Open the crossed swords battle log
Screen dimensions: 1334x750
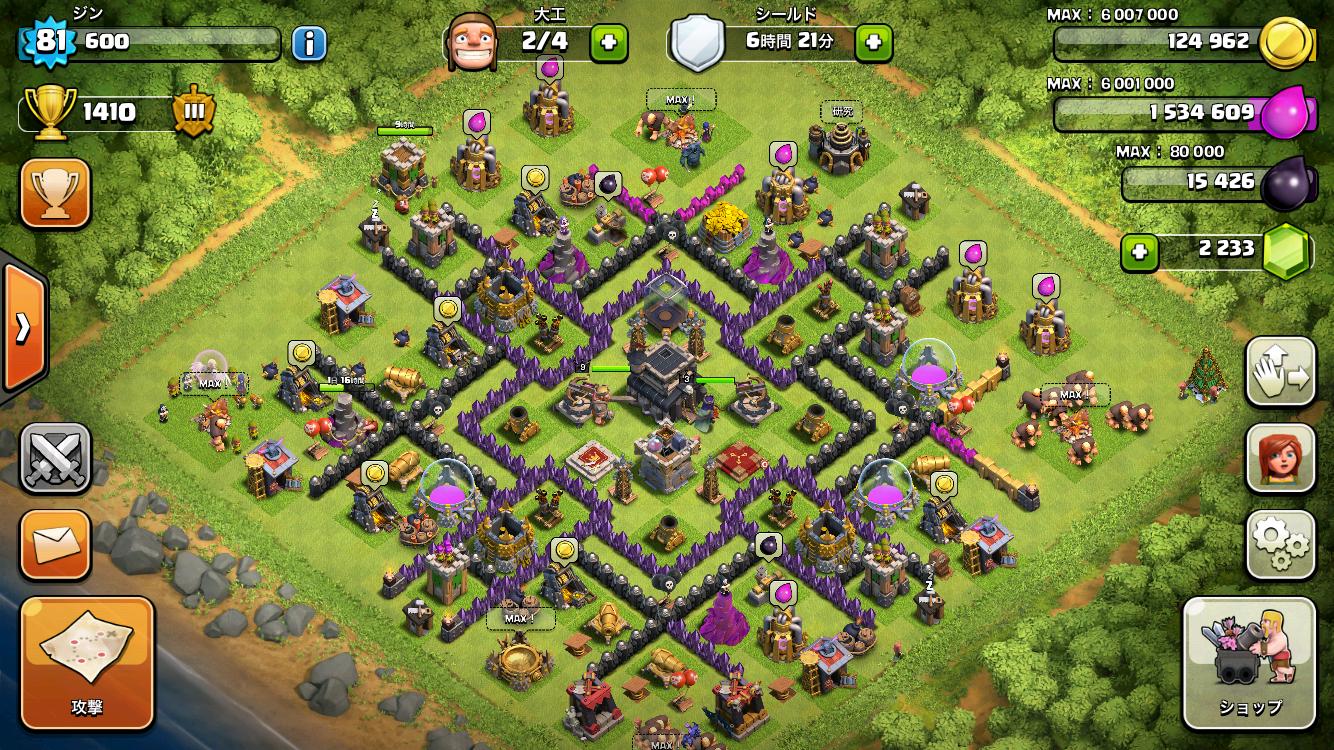point(55,459)
